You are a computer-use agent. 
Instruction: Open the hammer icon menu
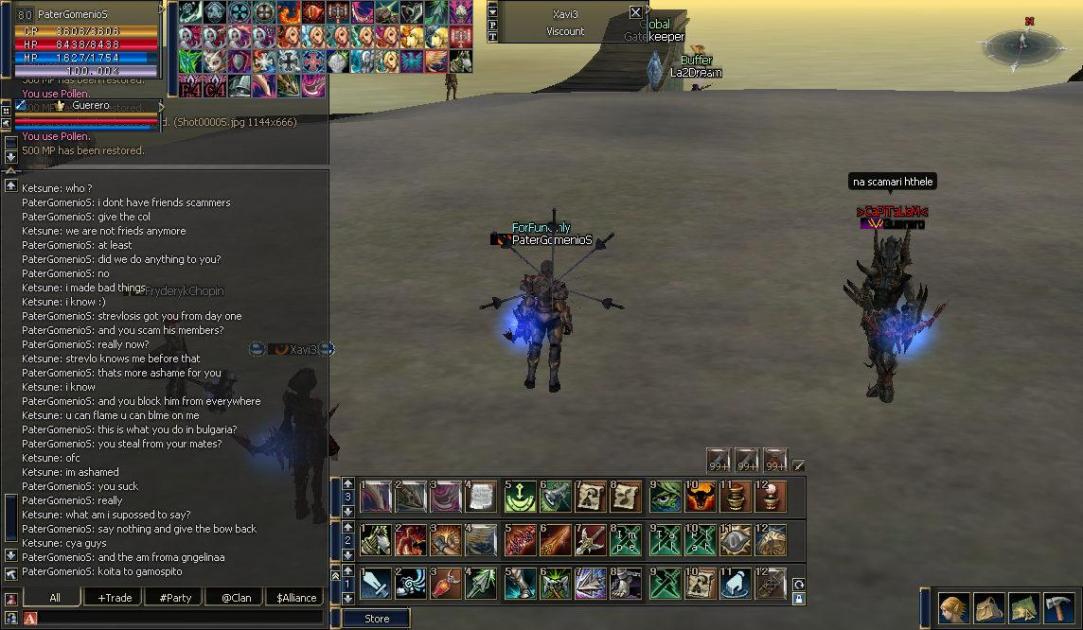(x=1059, y=608)
